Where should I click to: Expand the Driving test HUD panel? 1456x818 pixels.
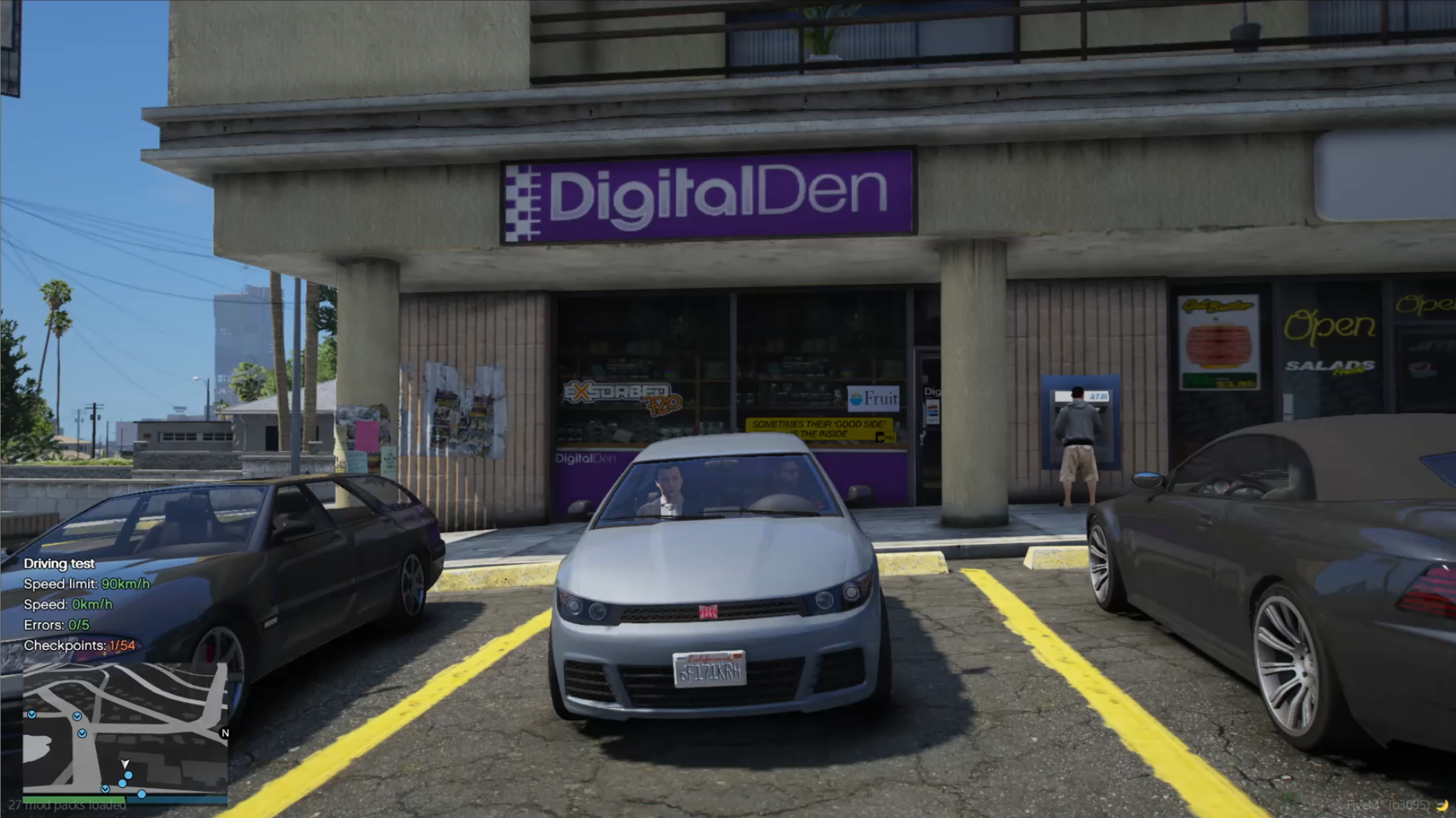(59, 563)
